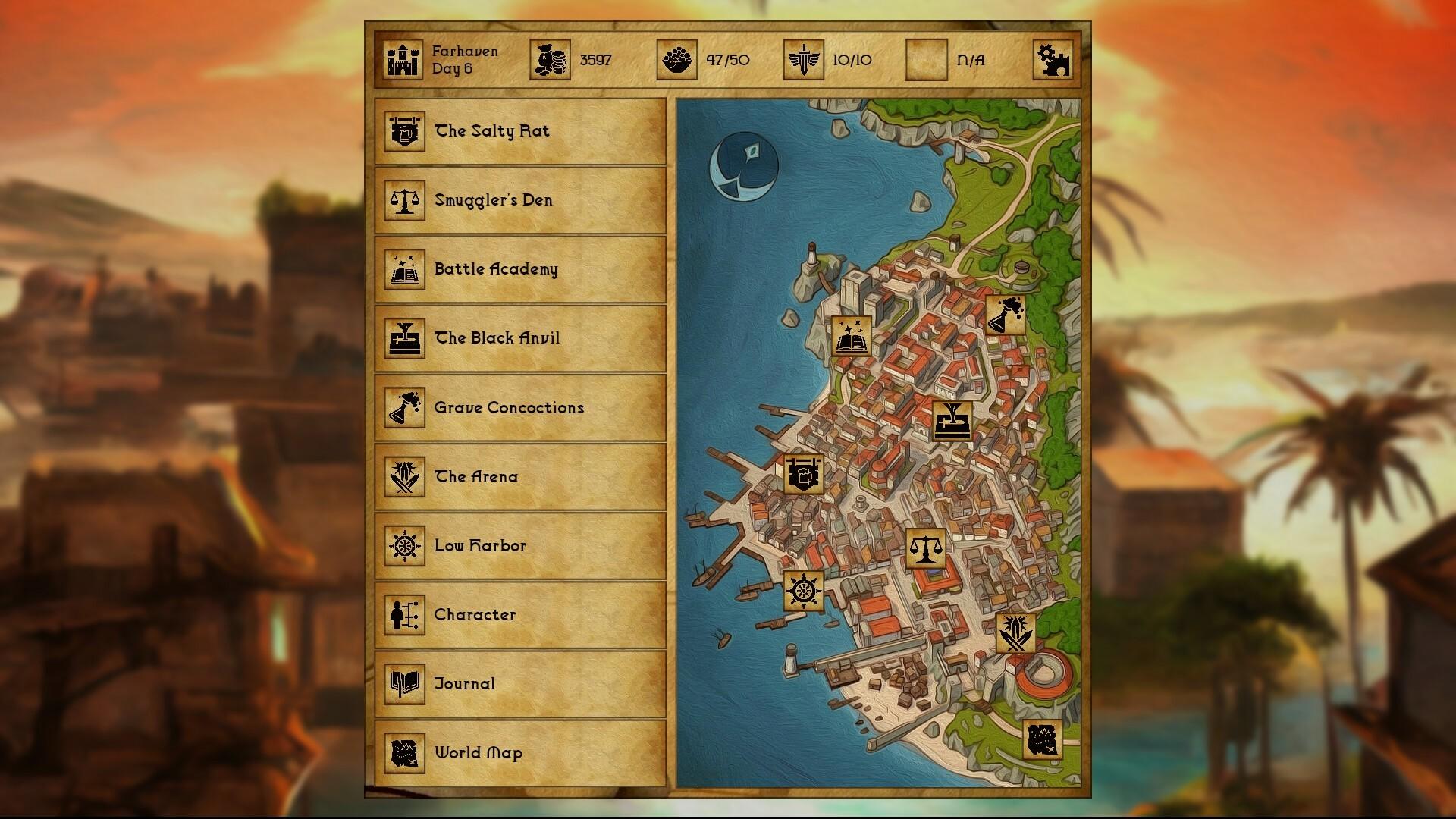Open the settings gear in the top bar
The image size is (1456, 819).
tap(1053, 60)
